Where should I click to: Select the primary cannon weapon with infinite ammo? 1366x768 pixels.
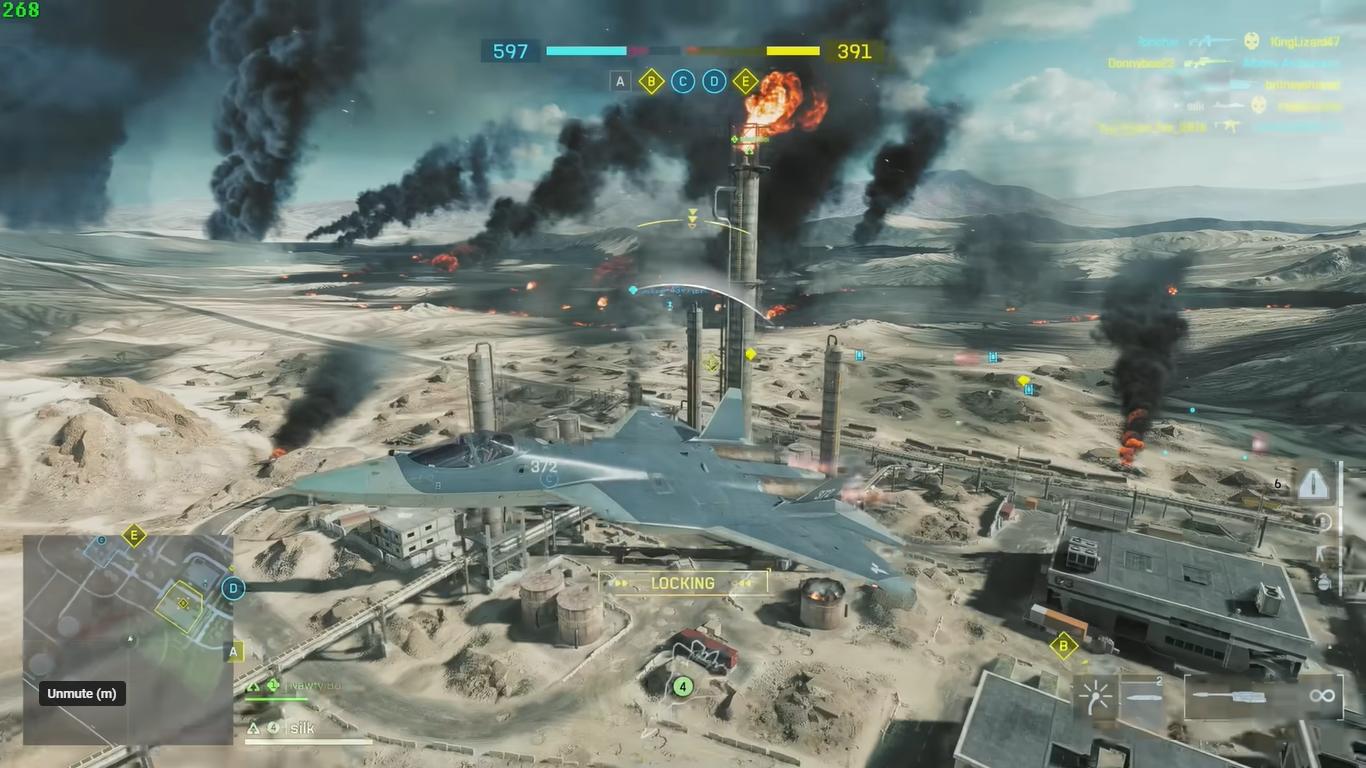click(x=1264, y=697)
